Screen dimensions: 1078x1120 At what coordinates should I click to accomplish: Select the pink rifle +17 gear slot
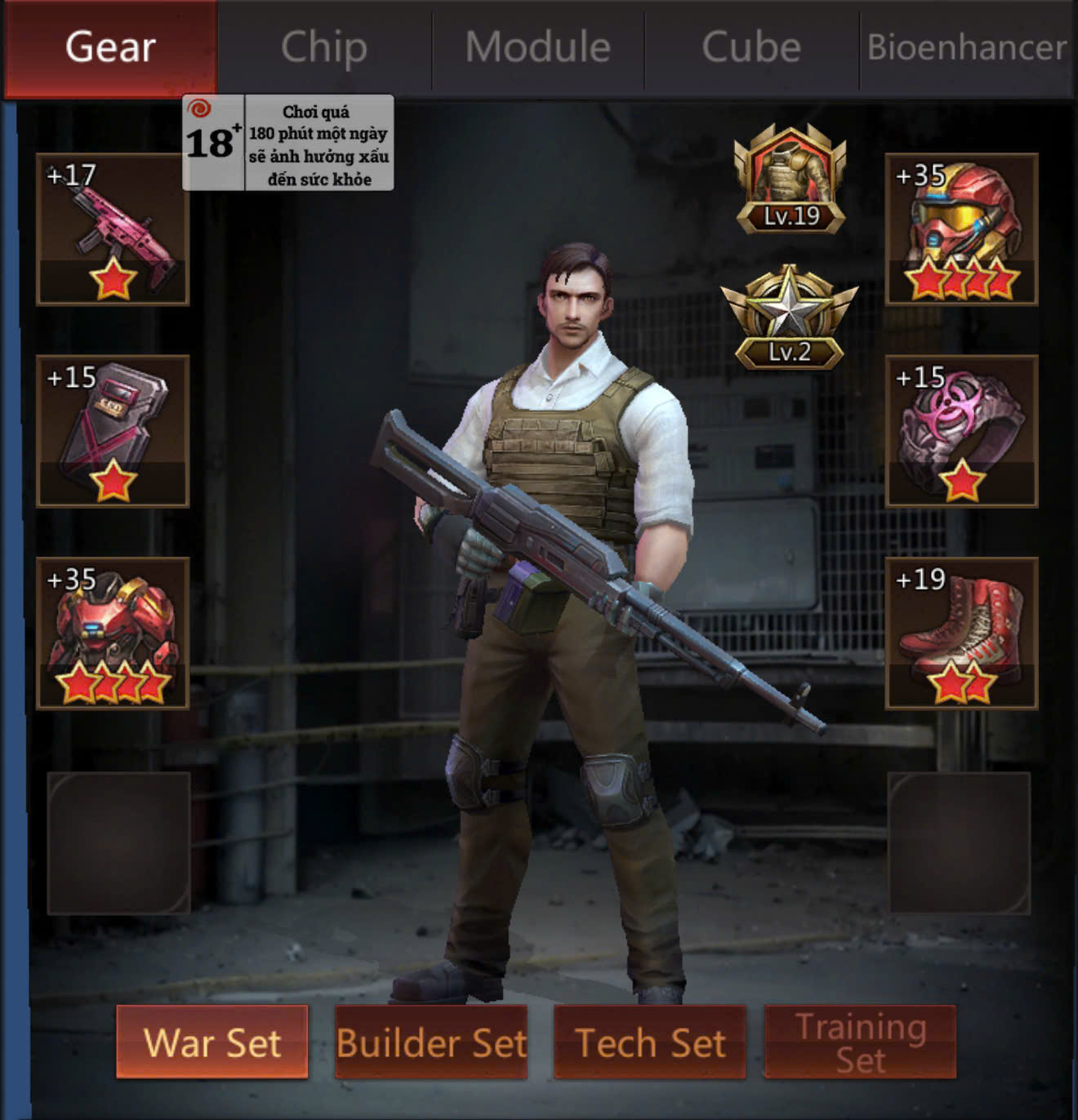pyautogui.click(x=114, y=229)
